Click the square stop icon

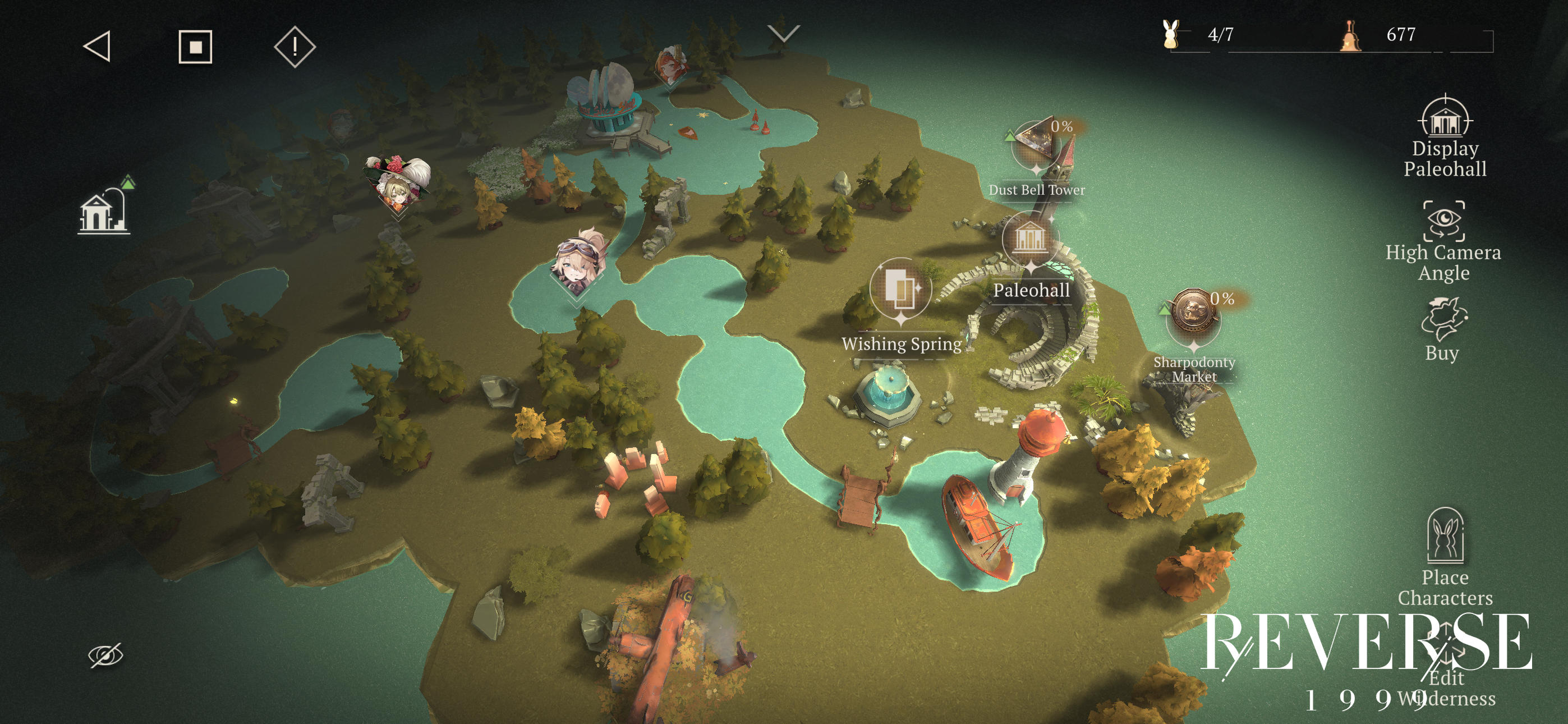point(195,46)
